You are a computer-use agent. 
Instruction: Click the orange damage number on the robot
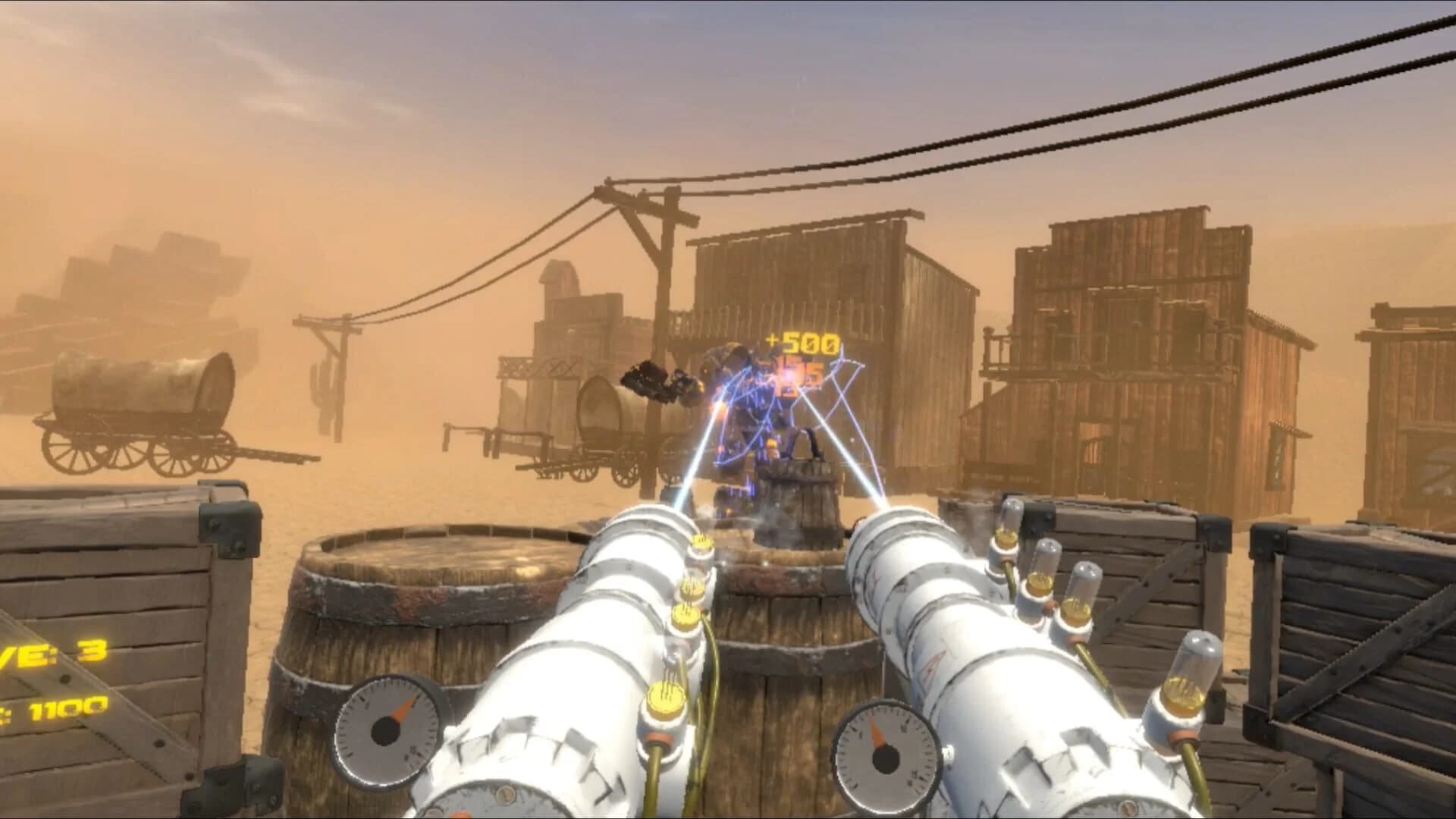(795, 373)
